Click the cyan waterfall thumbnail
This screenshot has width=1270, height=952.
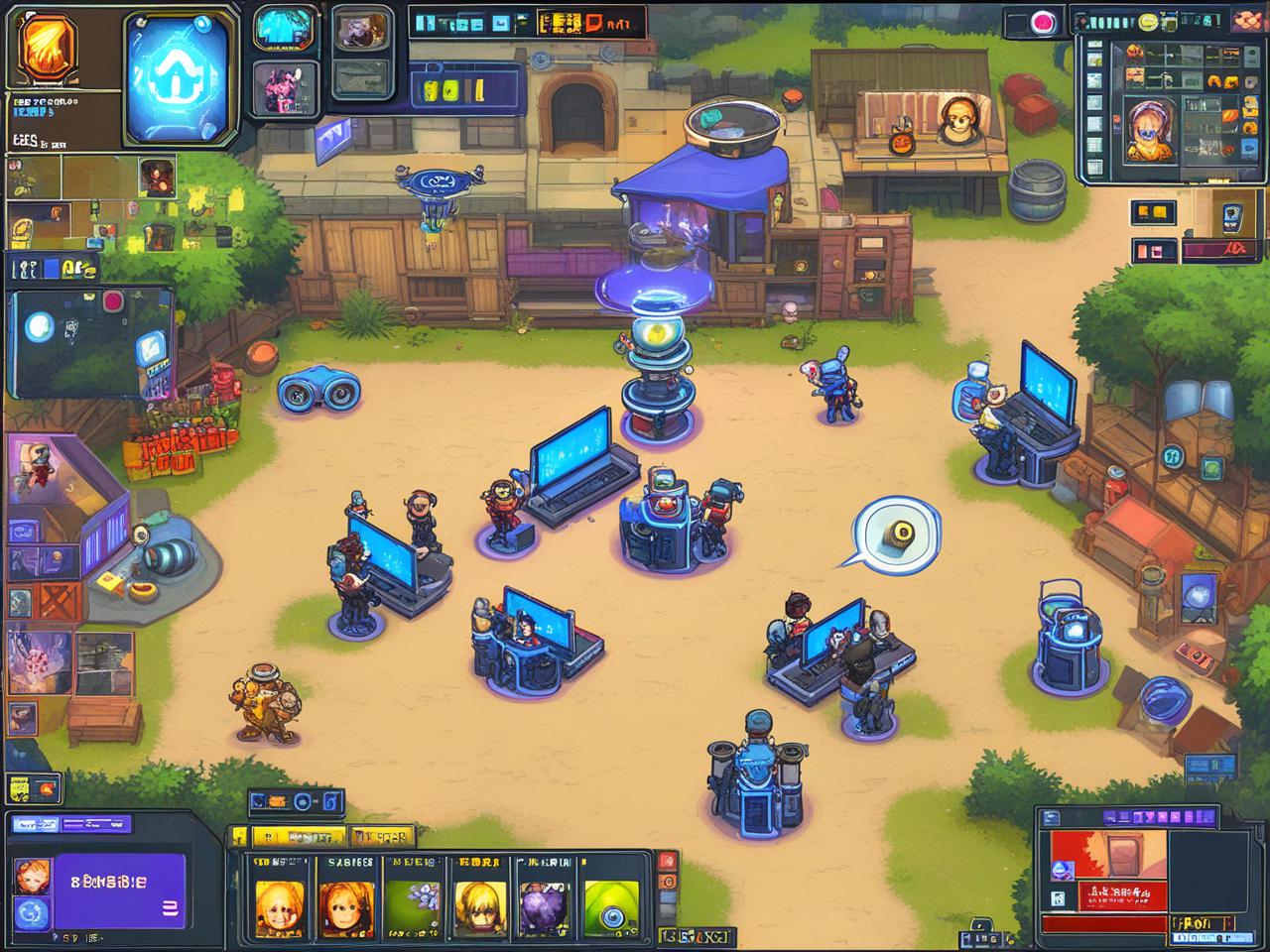[284, 28]
